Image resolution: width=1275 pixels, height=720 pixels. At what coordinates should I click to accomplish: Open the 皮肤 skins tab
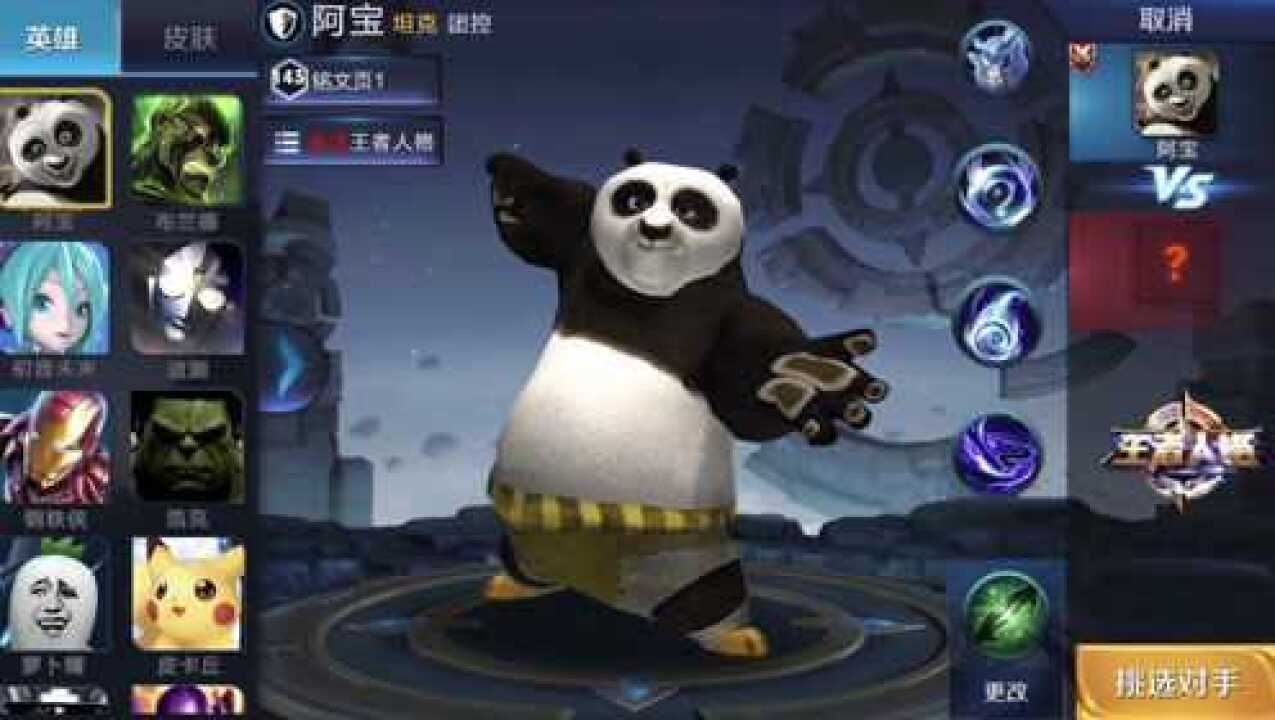tap(190, 37)
